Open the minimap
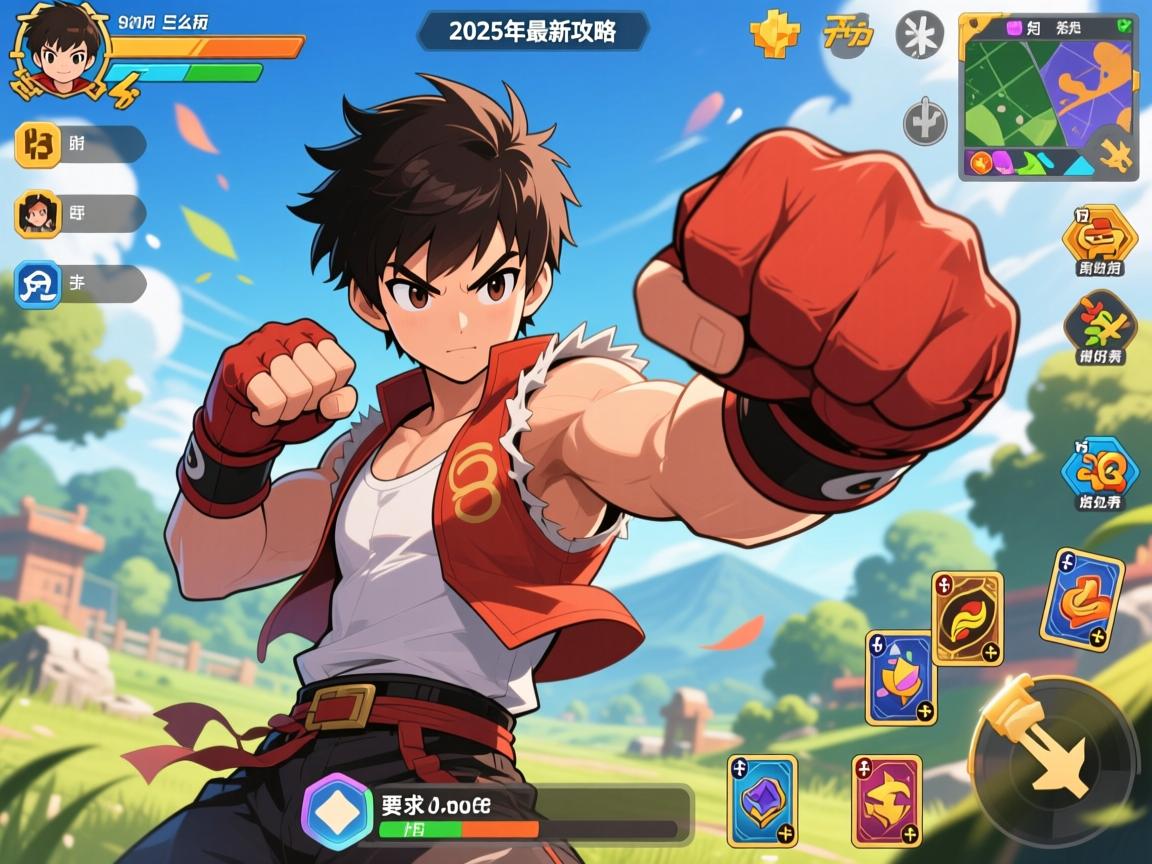 tap(1040, 90)
